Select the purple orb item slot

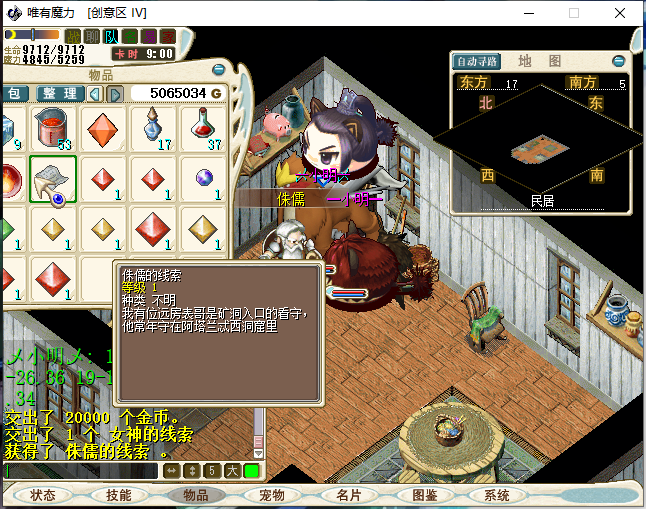point(203,179)
